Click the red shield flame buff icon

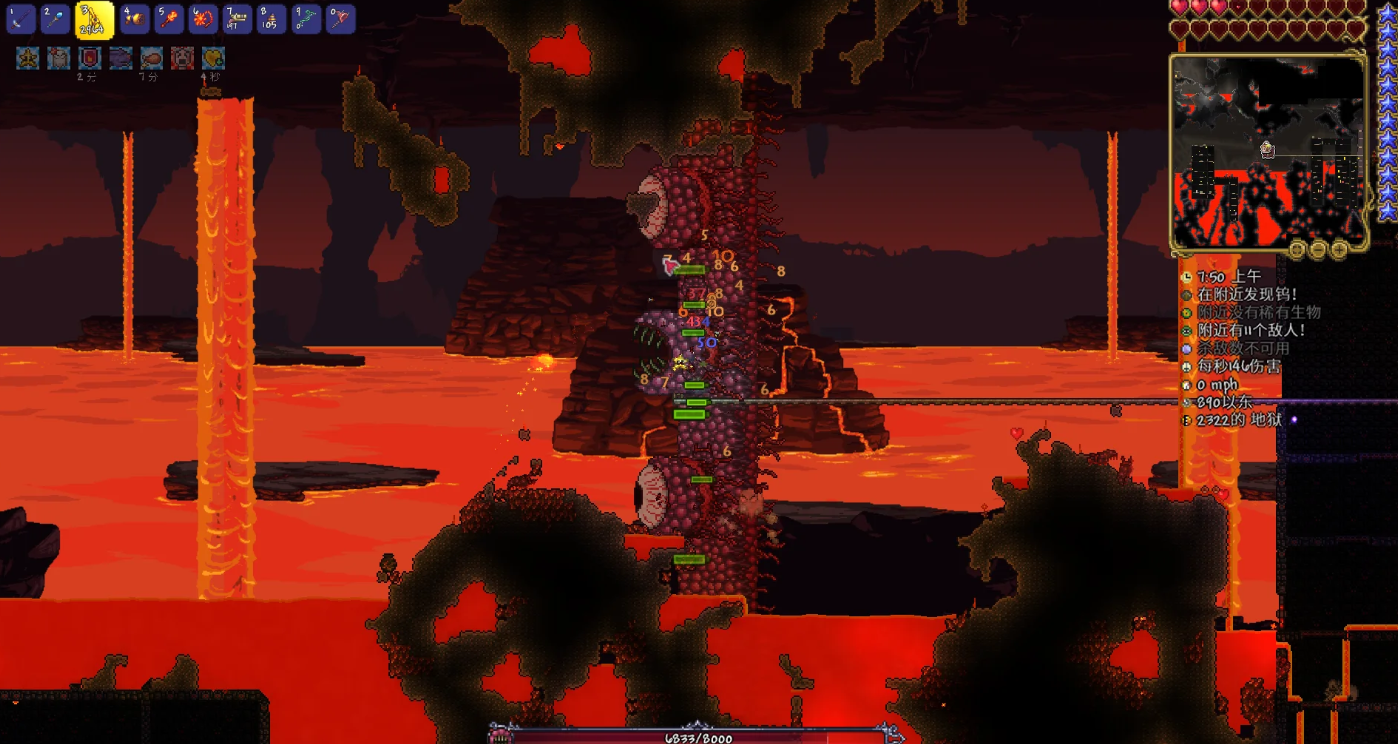90,58
